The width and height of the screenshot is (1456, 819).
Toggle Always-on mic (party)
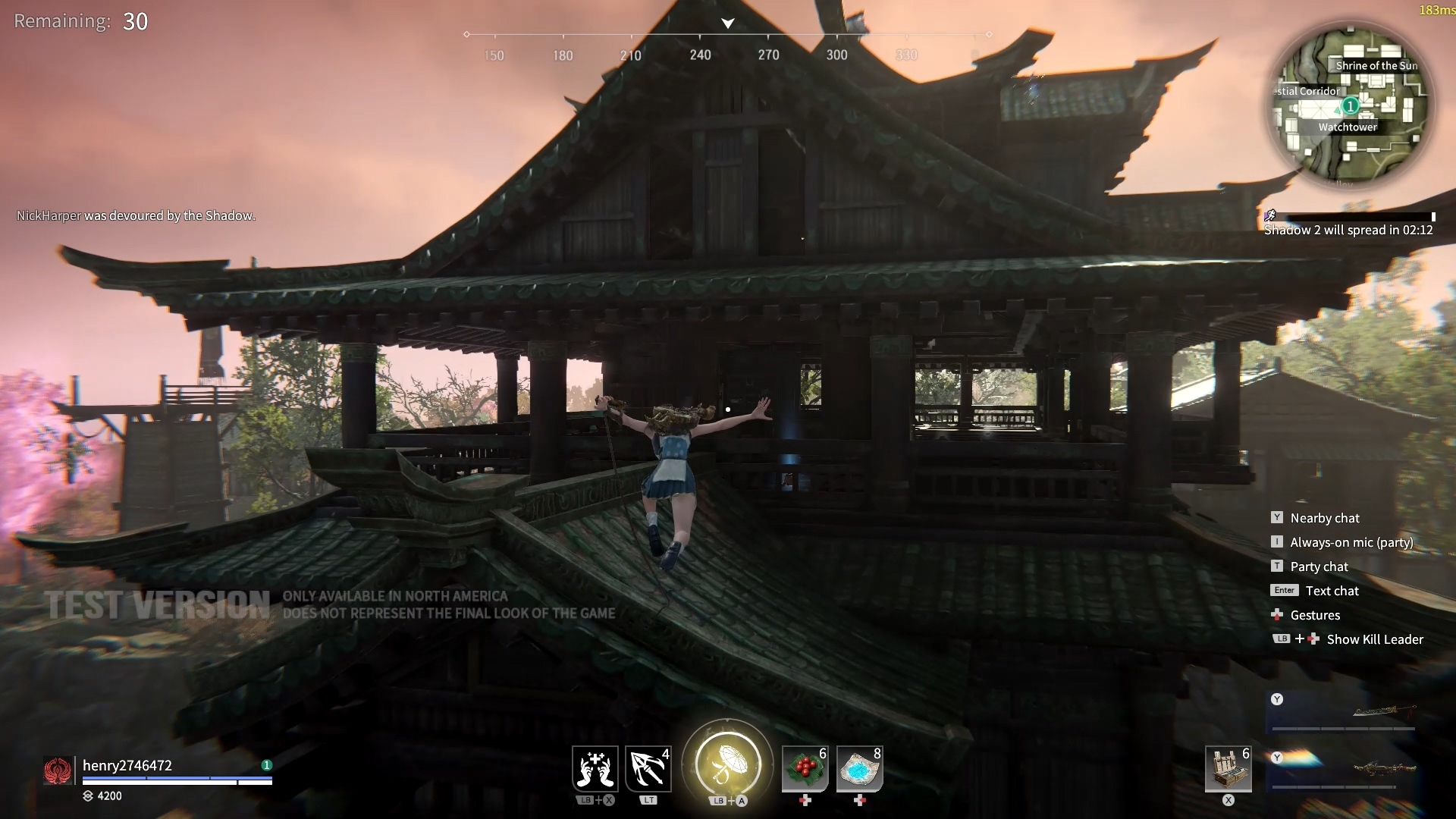coord(1351,542)
